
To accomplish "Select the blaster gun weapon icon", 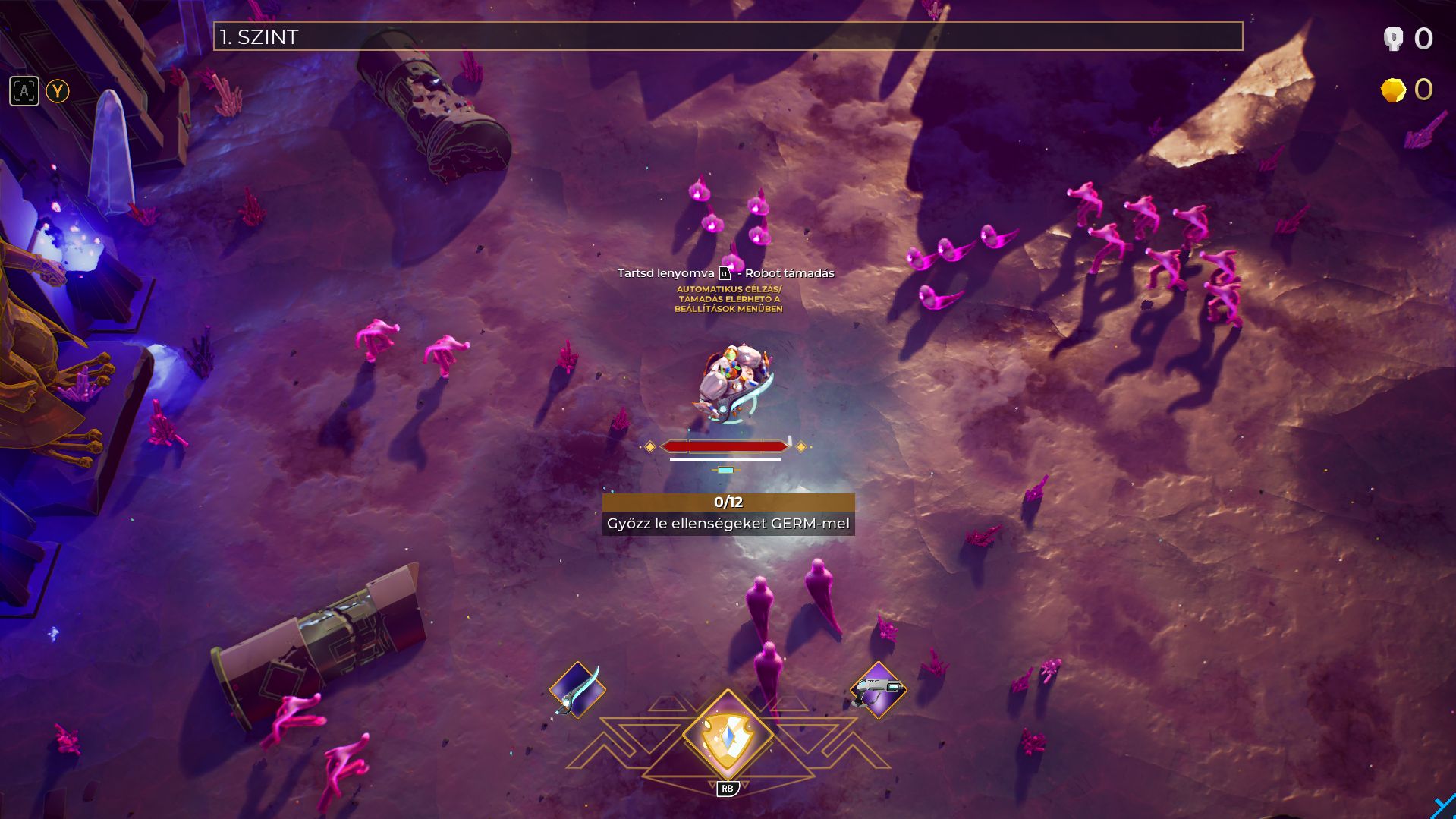I will (x=878, y=690).
